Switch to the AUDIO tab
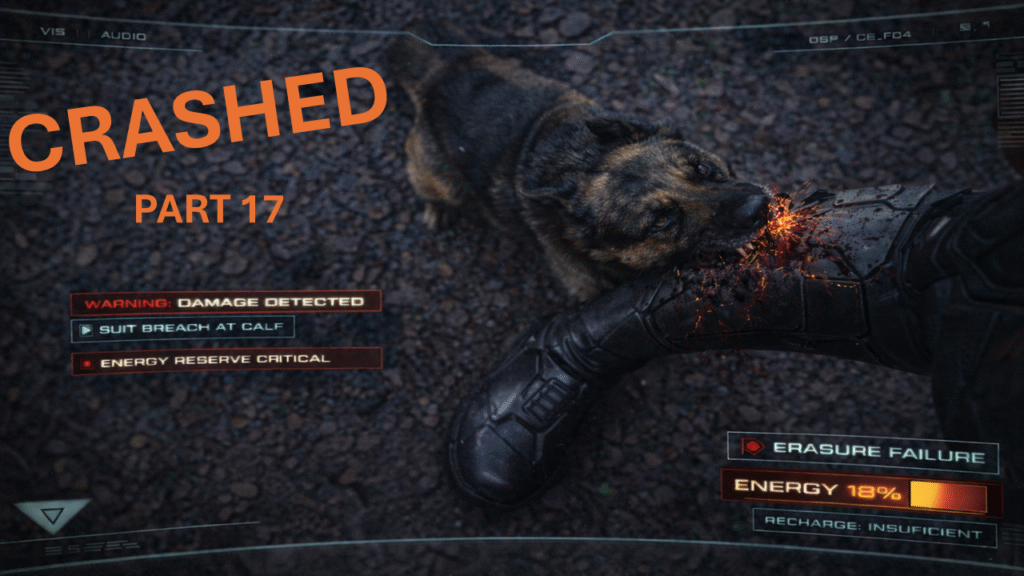The image size is (1024, 576). pyautogui.click(x=123, y=36)
